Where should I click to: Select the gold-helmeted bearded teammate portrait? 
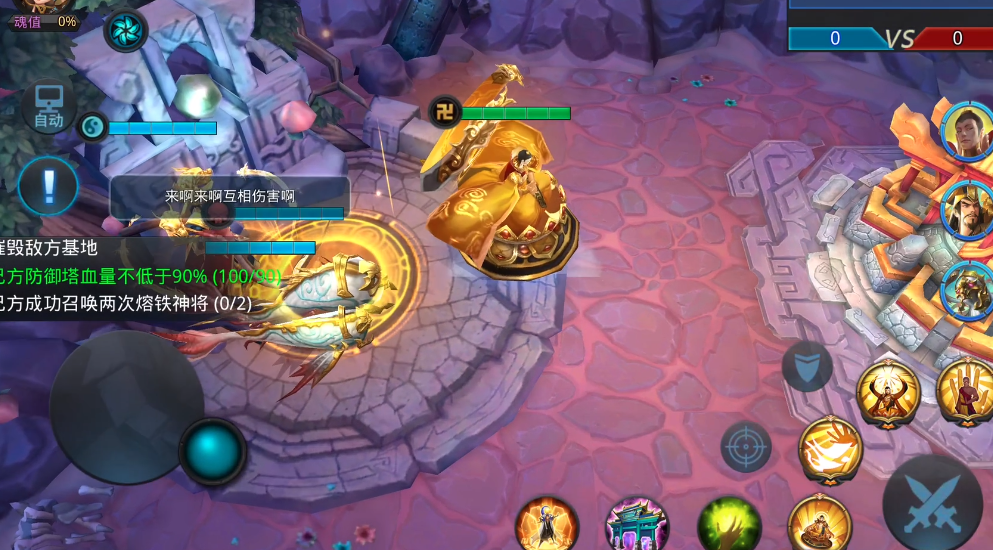pos(966,208)
